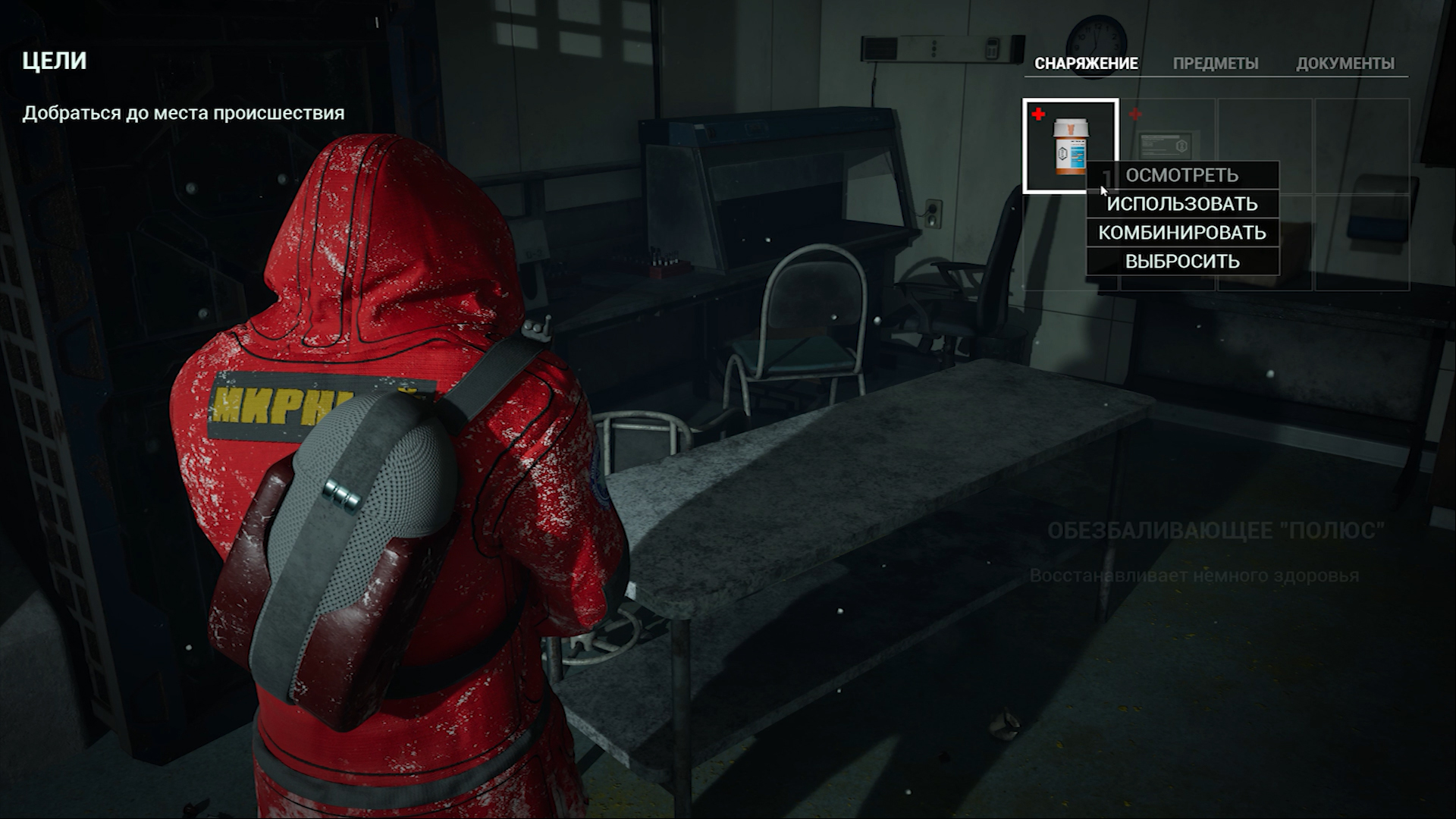Screen dimensions: 1456x819
Task: Discard the item with Выбросить
Action: point(1182,262)
